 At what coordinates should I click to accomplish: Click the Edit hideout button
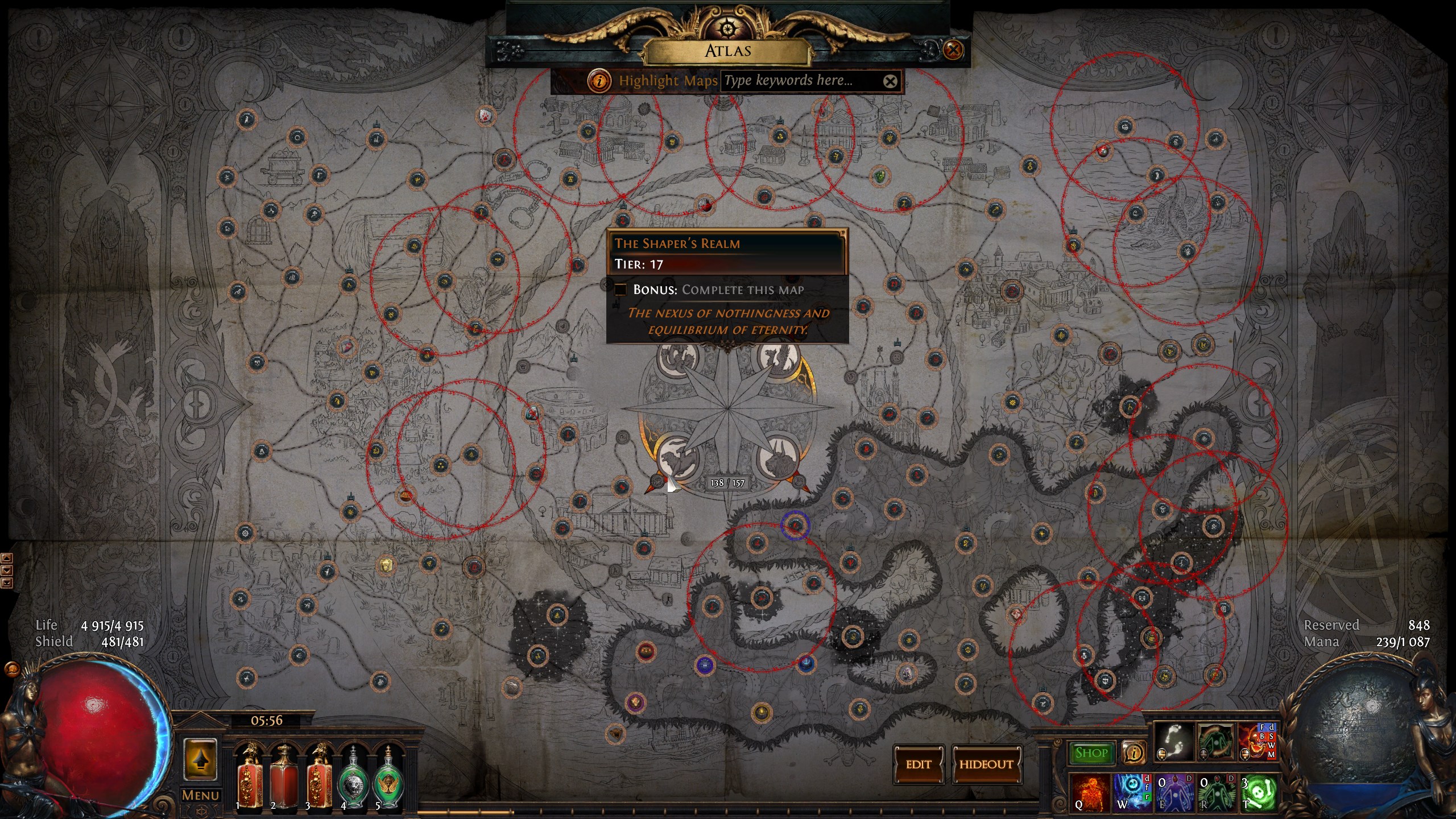[x=919, y=764]
